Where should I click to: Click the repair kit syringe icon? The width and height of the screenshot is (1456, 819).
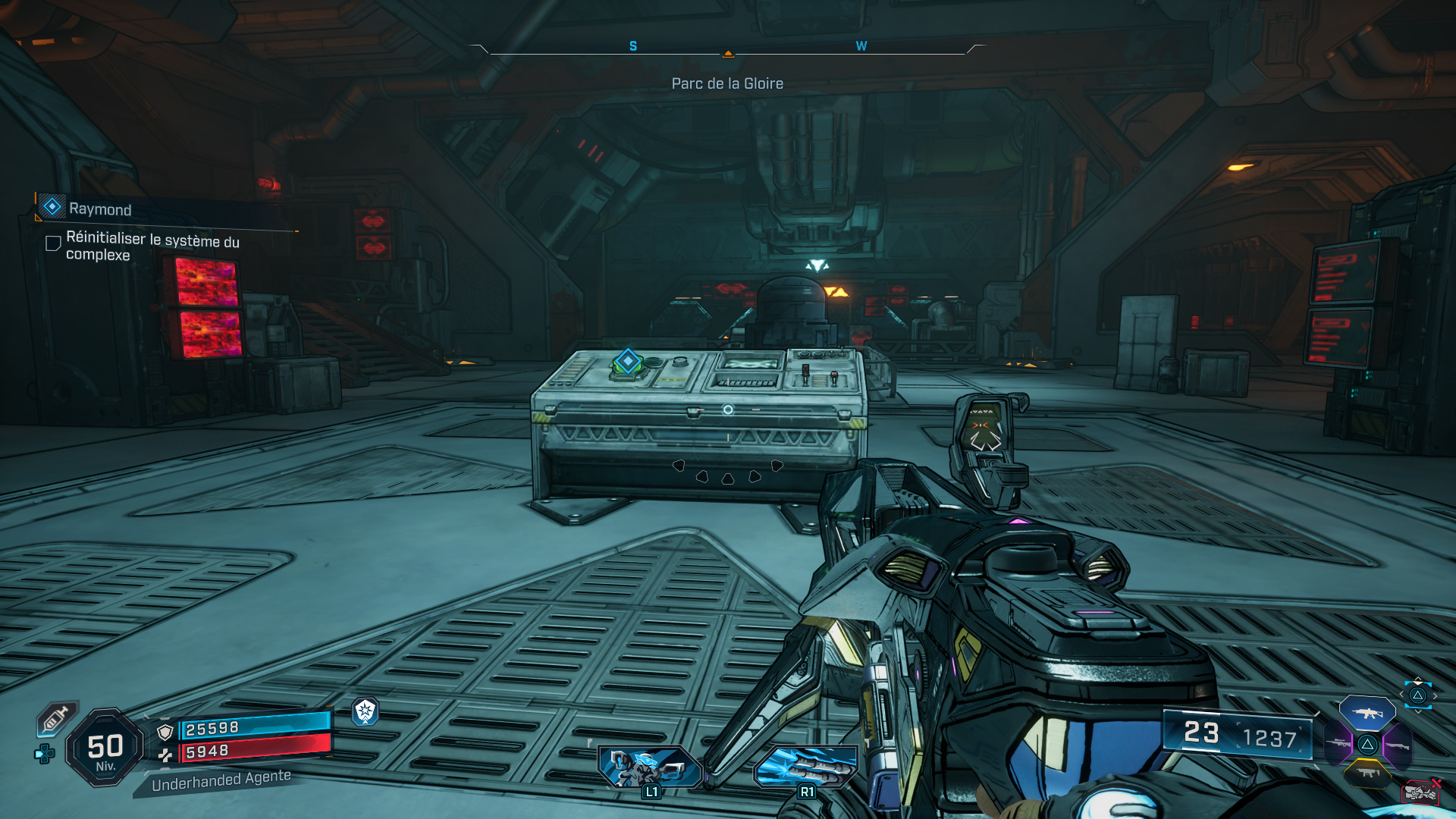tap(56, 718)
